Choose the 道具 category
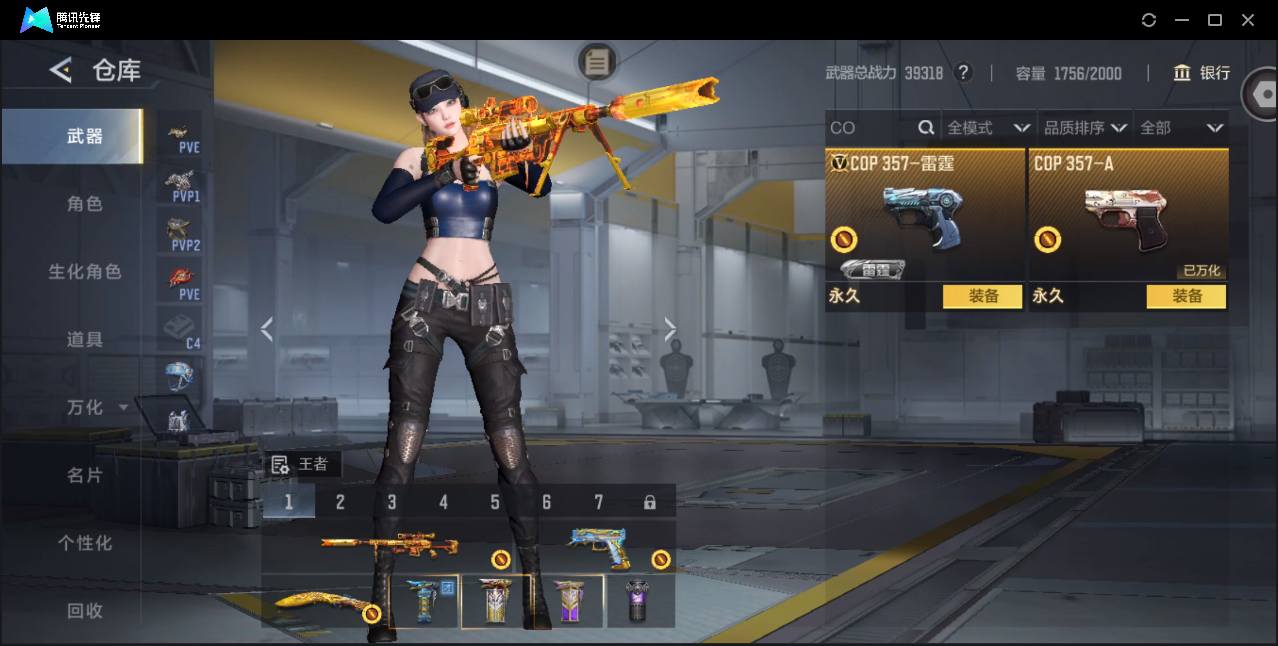Image resolution: width=1278 pixels, height=646 pixels. point(84,340)
